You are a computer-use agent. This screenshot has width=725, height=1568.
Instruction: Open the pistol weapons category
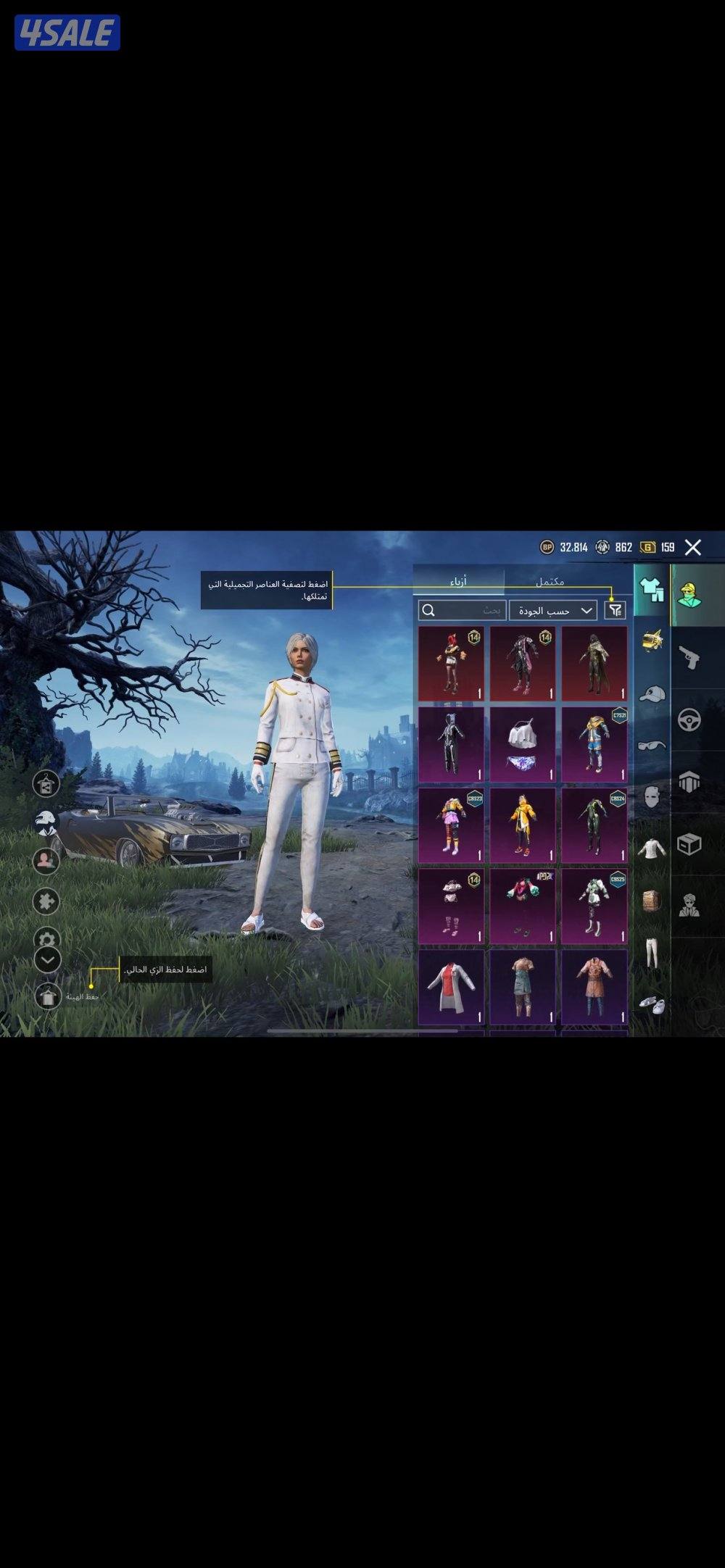pos(689,658)
